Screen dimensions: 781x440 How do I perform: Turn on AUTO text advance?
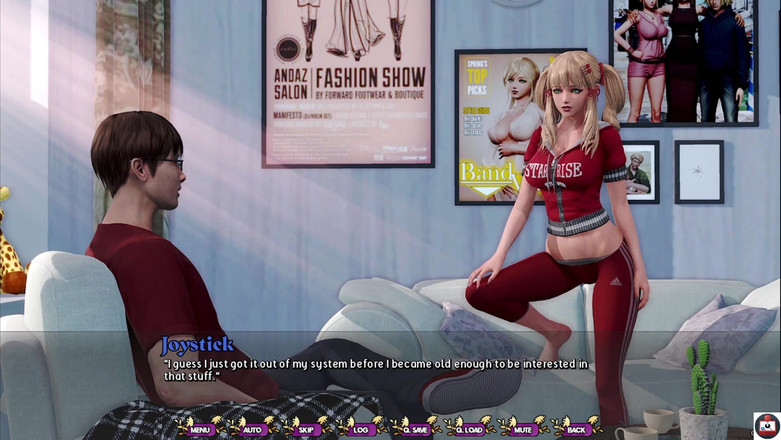(252, 429)
